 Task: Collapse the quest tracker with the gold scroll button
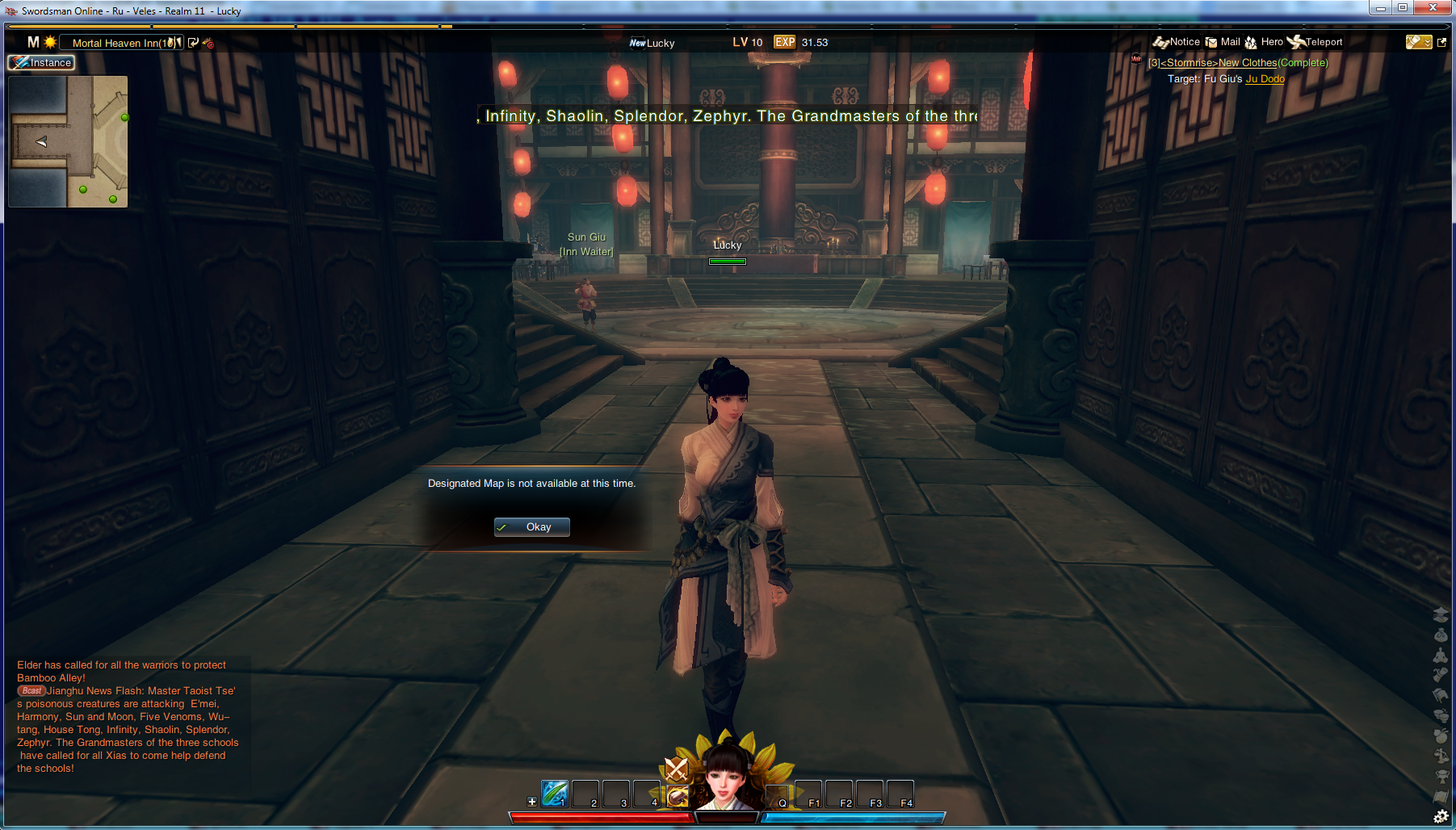(x=1418, y=42)
